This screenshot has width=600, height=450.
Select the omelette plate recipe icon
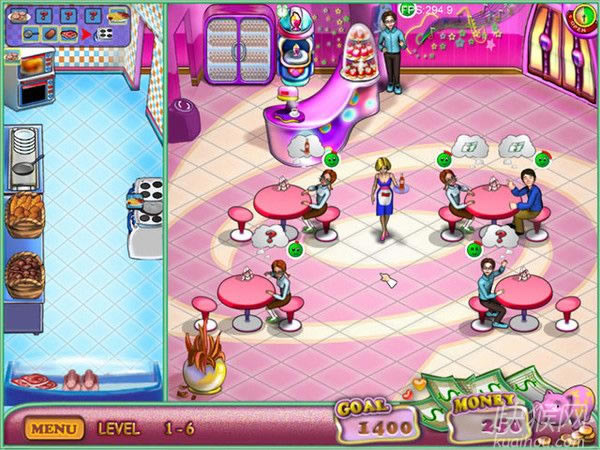click(x=119, y=16)
